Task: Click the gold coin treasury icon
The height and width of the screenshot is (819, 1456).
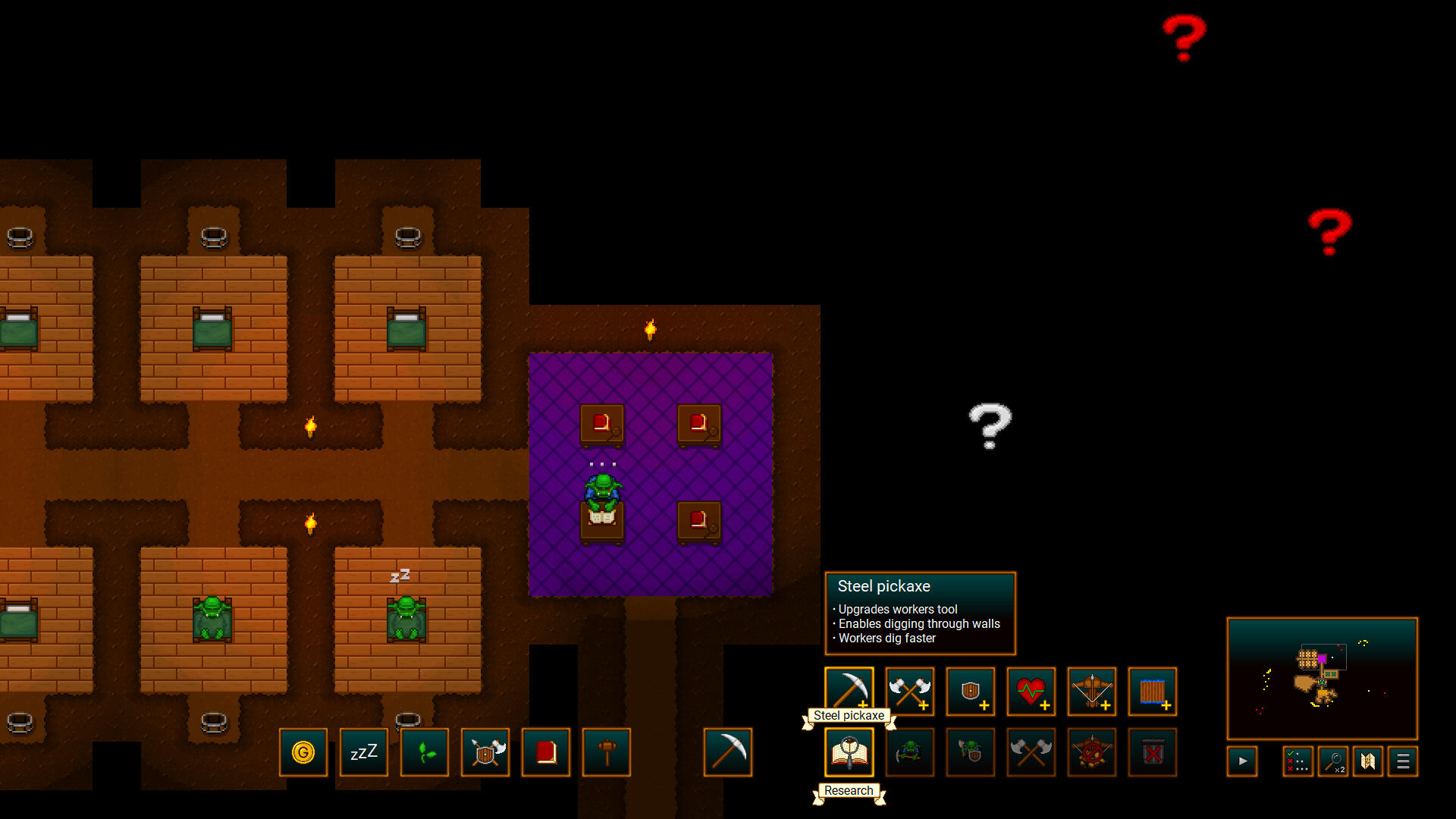Action: [303, 752]
